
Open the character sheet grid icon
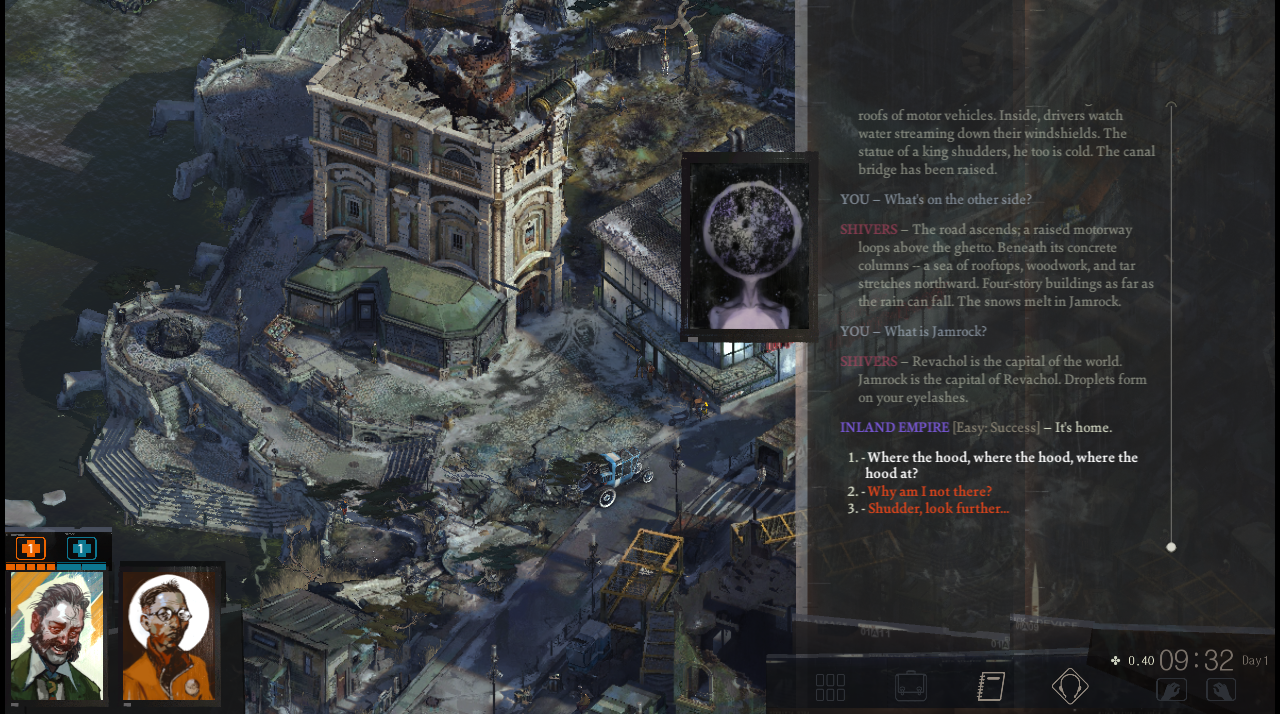coord(830,687)
